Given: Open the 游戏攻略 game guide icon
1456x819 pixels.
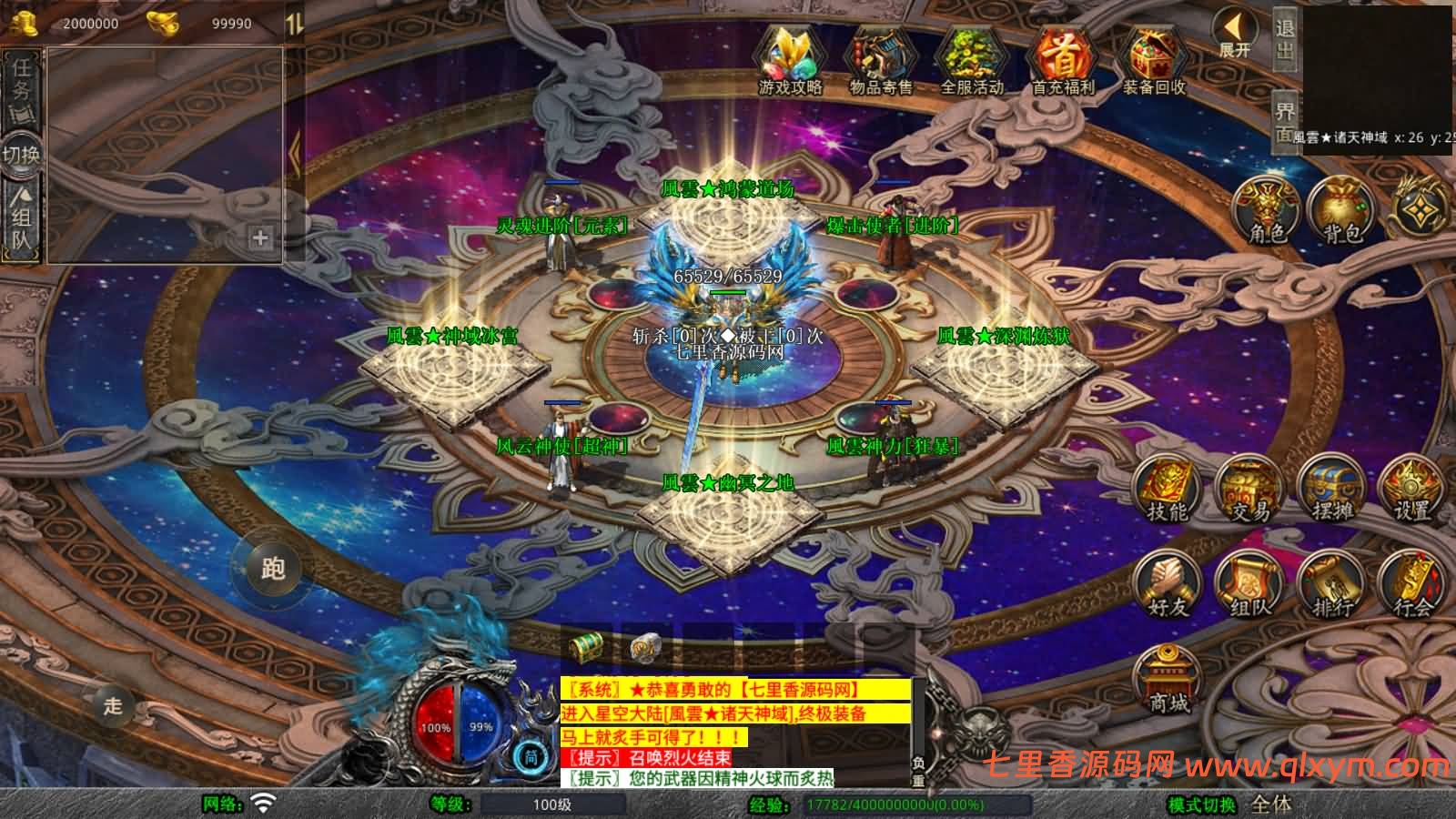Looking at the screenshot, I should point(790,60).
